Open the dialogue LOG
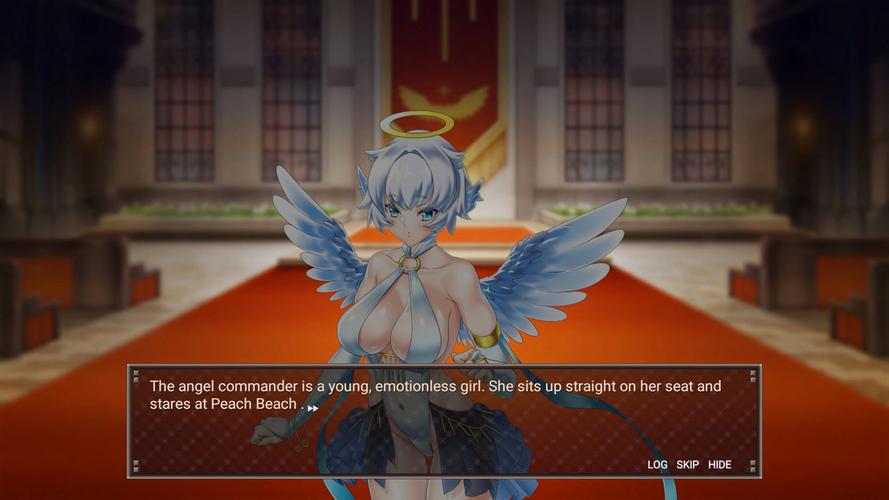The width and height of the screenshot is (889, 500). [657, 465]
